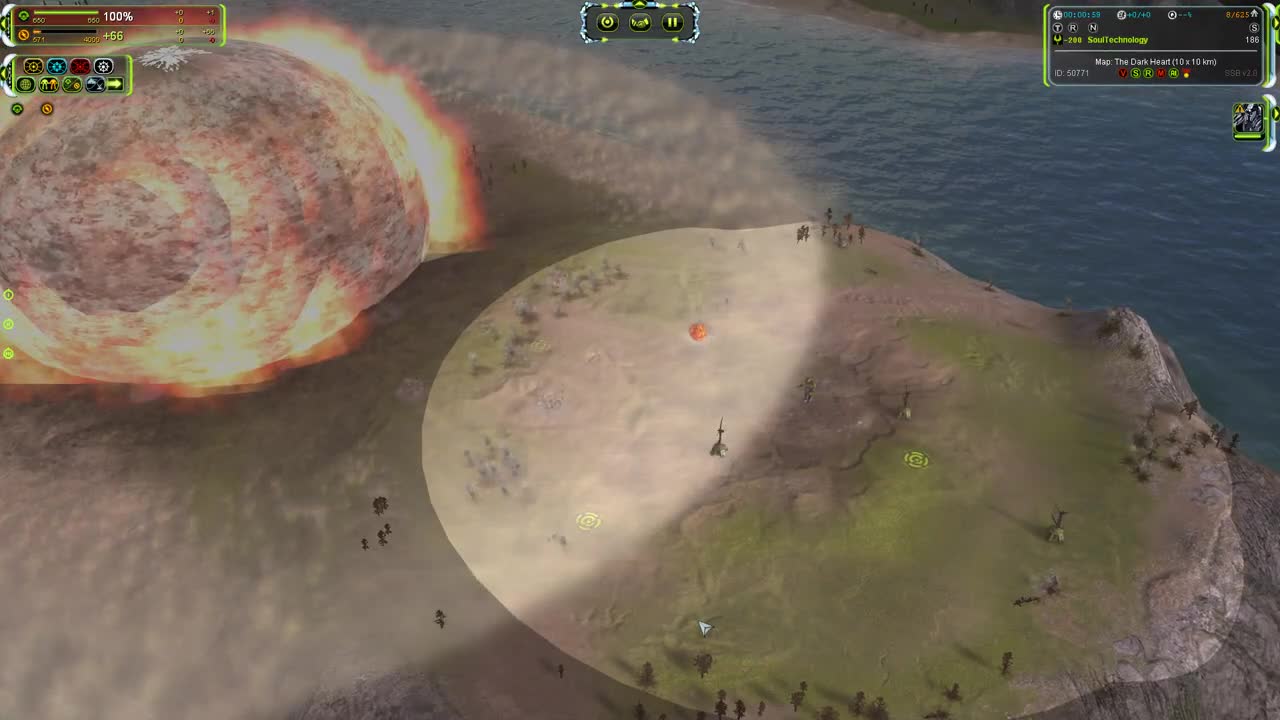Pause the game with the pause button
Image resolution: width=1280 pixels, height=720 pixels.
coord(672,22)
